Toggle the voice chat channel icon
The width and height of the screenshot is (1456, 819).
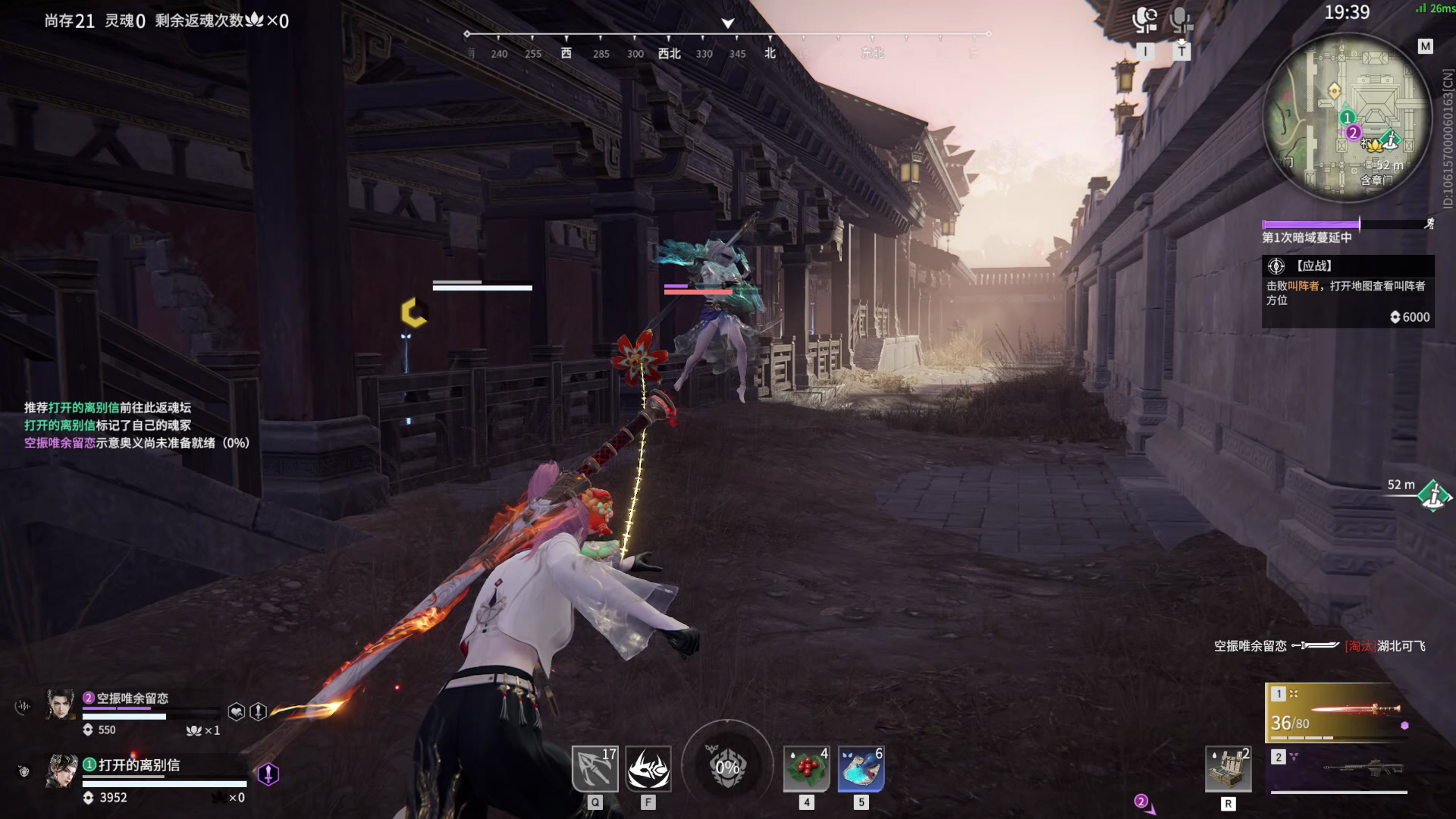pyautogui.click(x=1144, y=20)
